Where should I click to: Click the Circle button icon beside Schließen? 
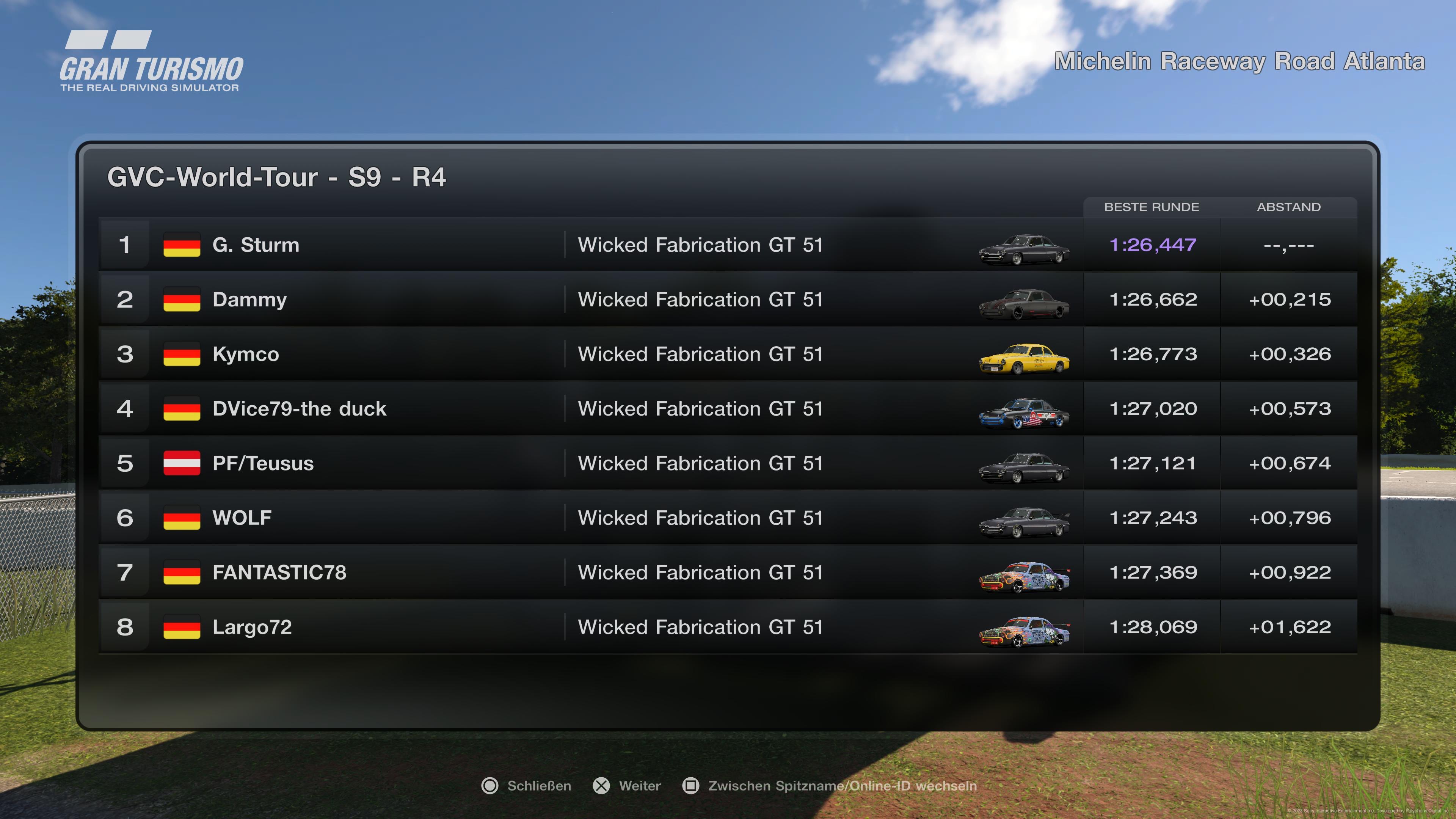[490, 786]
